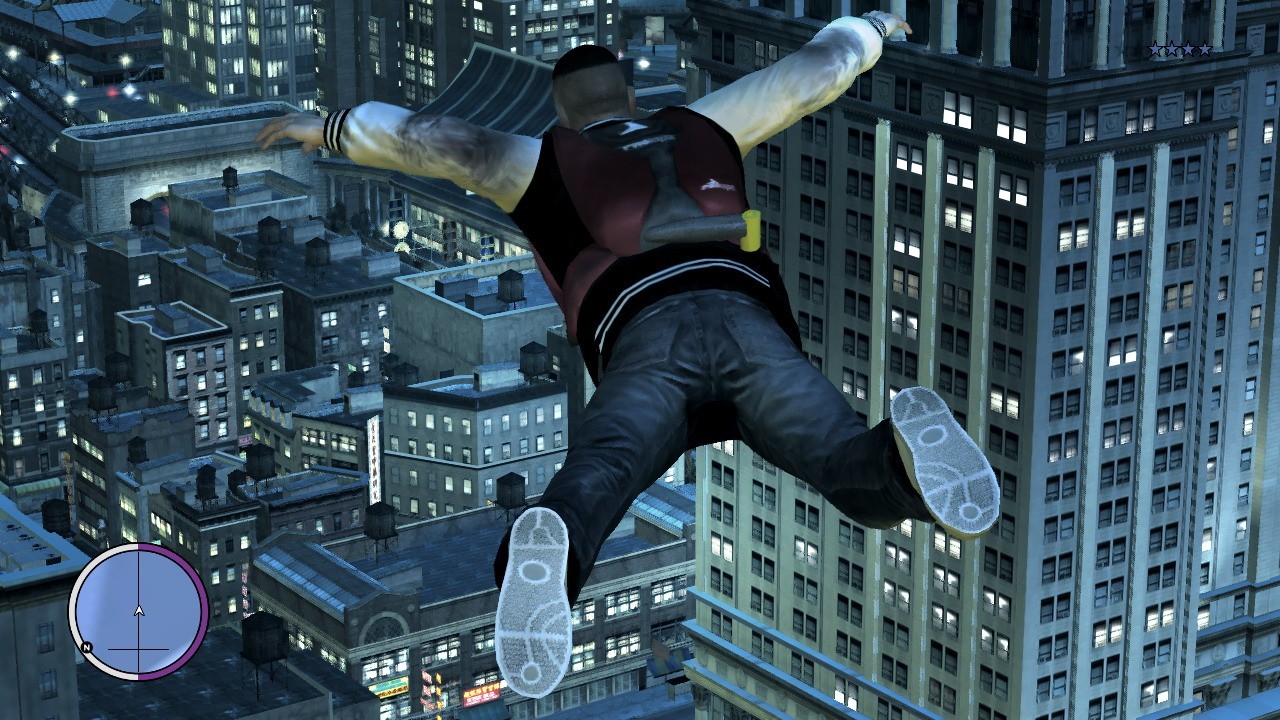This screenshot has height=720, width=1280.
Task: Click the second wanted-level star
Action: tap(1171, 47)
